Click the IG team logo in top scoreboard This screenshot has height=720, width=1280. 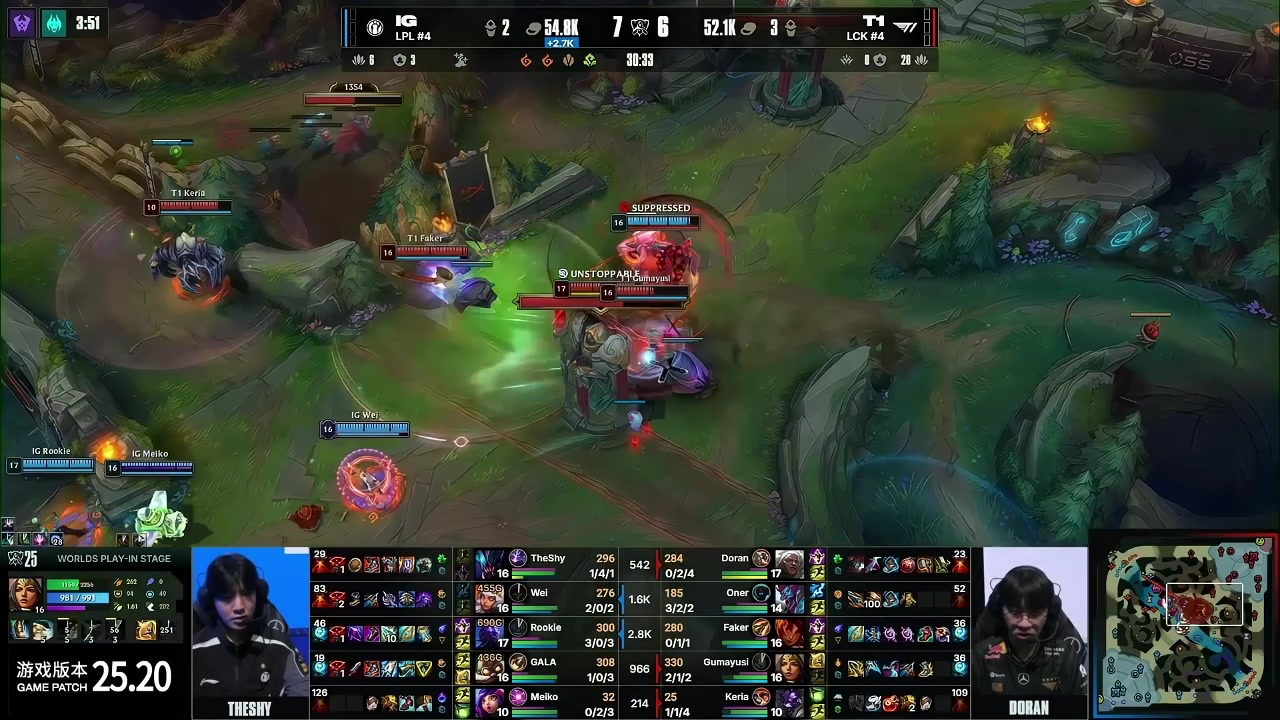point(375,28)
